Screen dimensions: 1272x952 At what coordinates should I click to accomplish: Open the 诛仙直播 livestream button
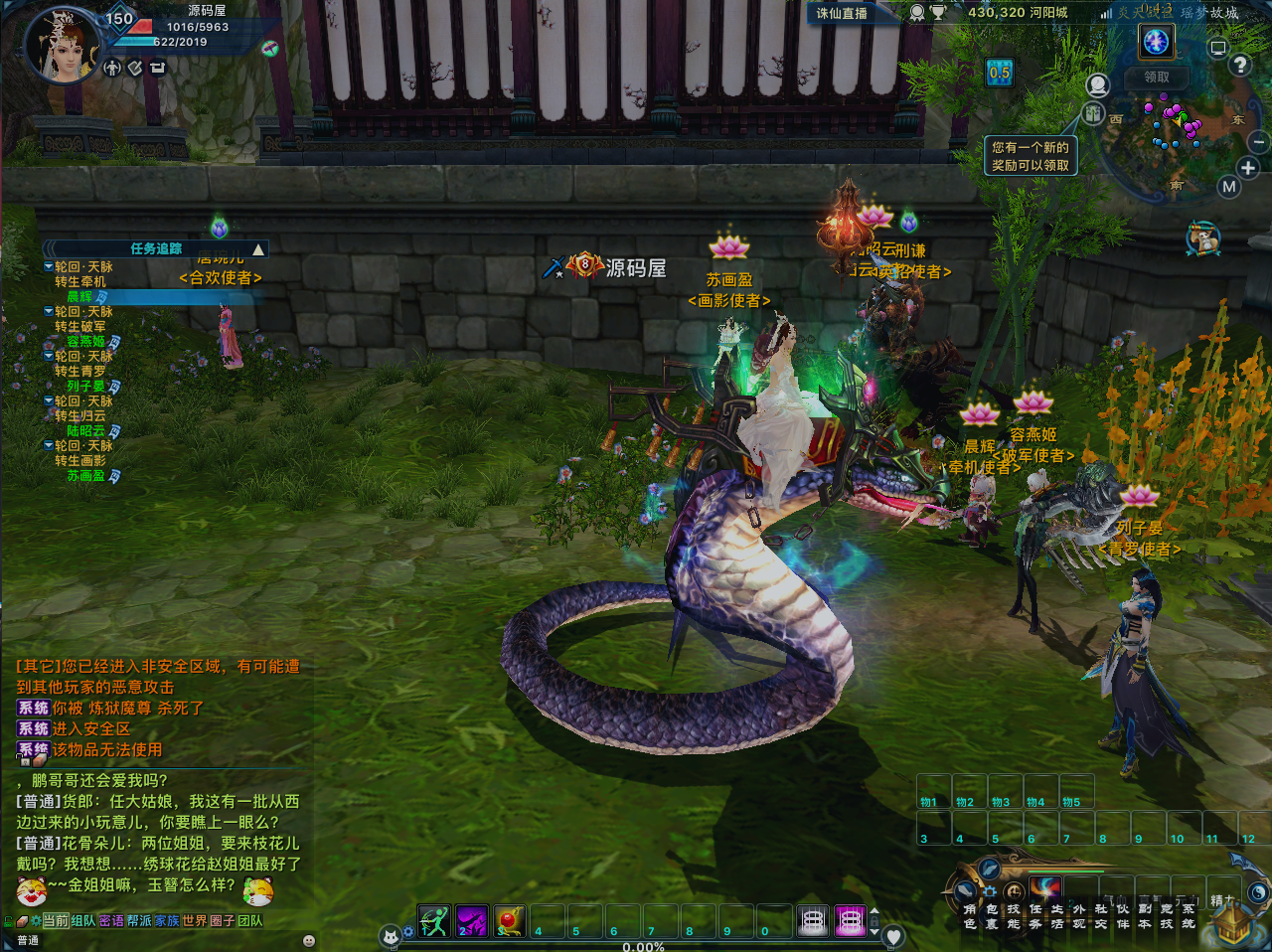(x=842, y=13)
